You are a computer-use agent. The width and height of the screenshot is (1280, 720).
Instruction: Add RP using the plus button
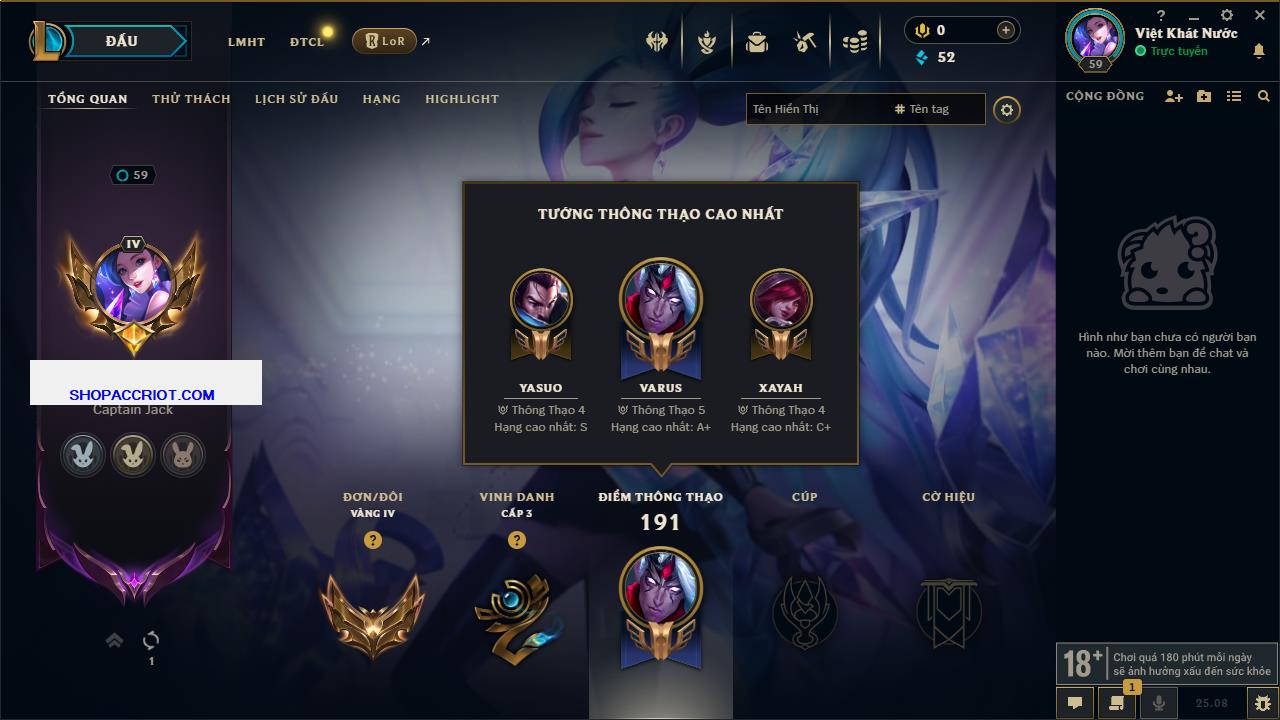(1005, 31)
